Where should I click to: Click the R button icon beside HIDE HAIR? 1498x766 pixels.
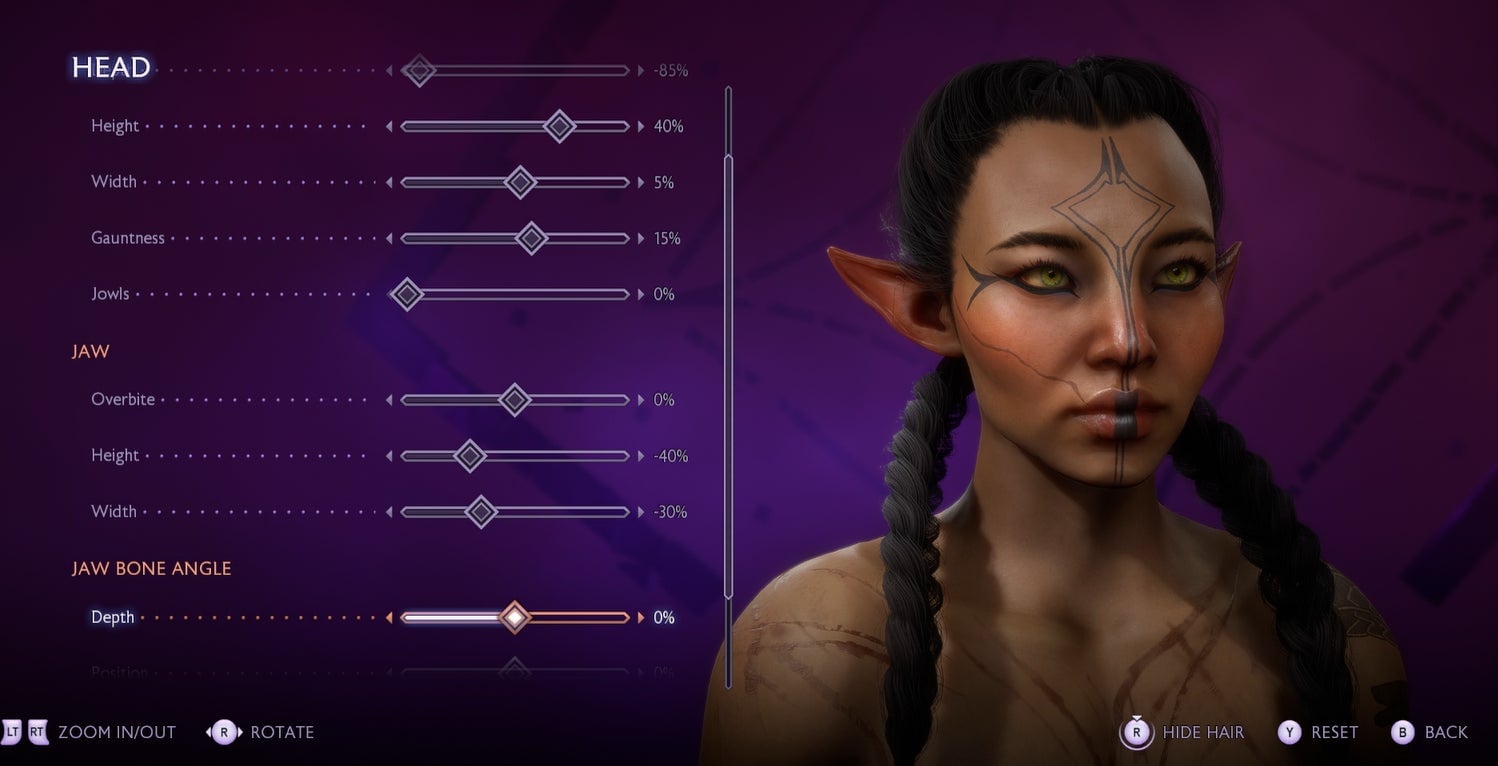click(1135, 732)
